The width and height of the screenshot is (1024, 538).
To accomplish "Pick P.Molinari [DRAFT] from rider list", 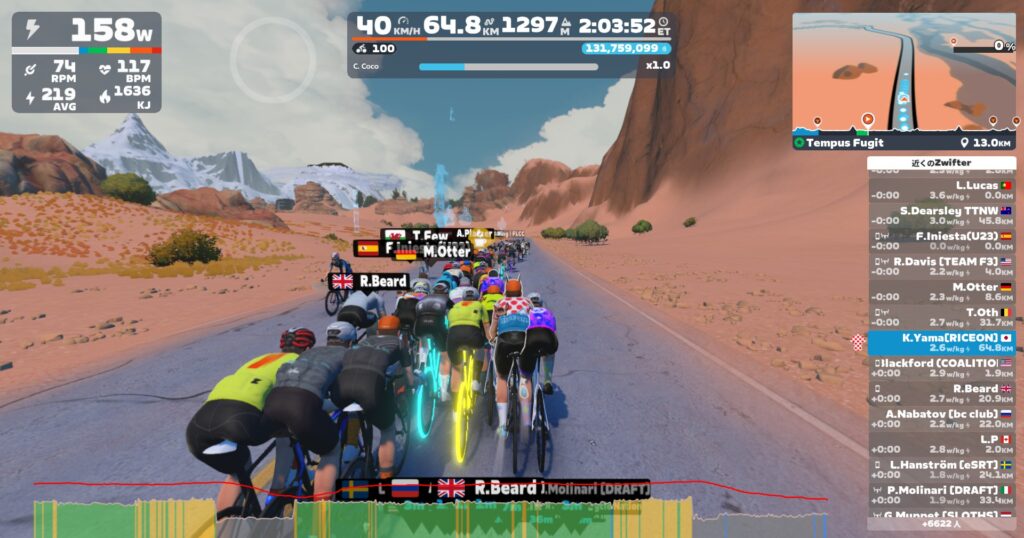I will (x=941, y=495).
